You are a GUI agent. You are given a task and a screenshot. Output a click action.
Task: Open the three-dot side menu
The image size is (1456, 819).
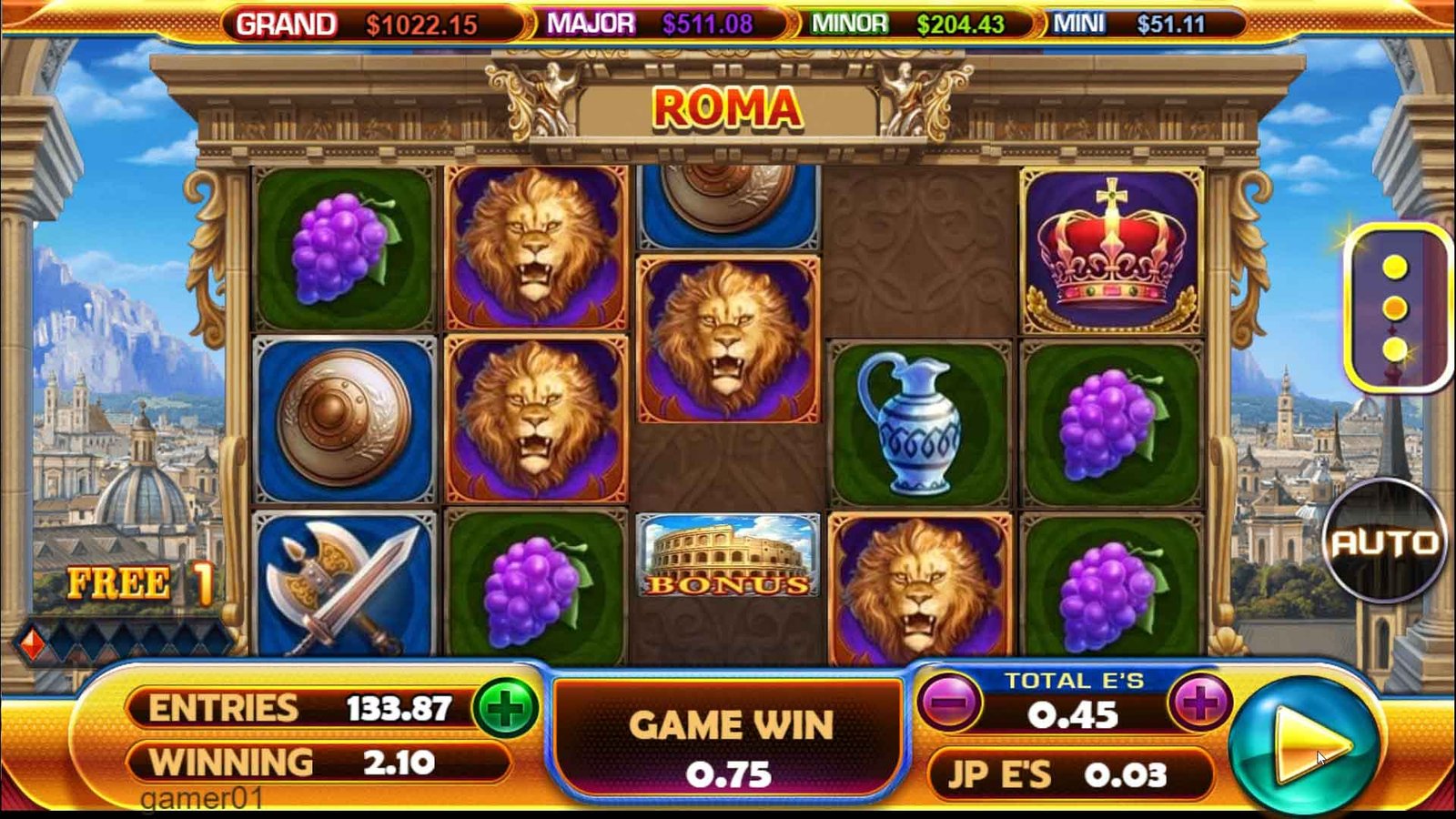coord(1395,308)
